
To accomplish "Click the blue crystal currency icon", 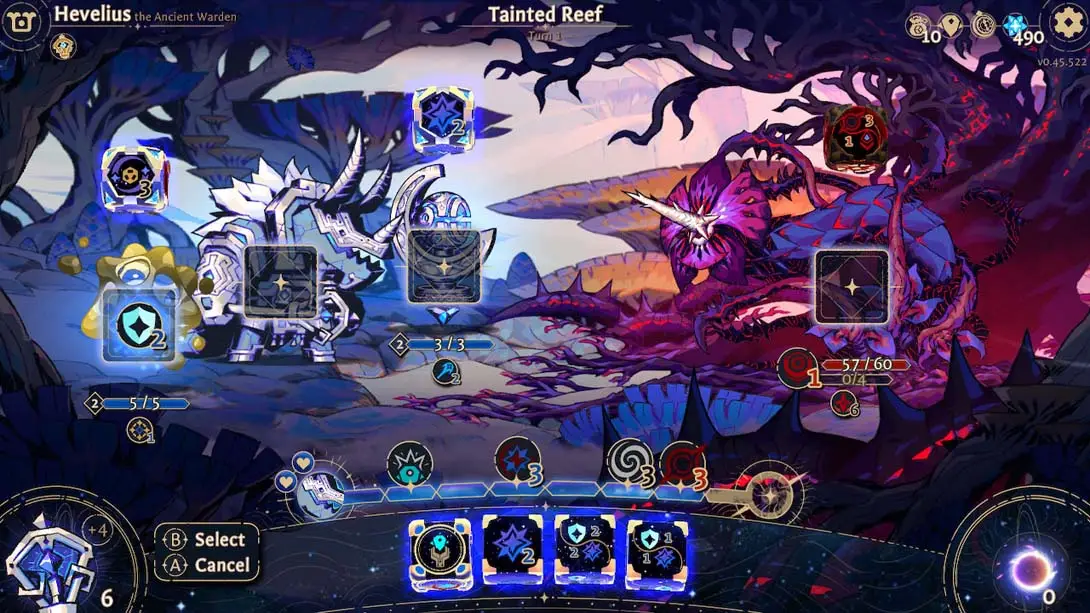I will 1015,27.
